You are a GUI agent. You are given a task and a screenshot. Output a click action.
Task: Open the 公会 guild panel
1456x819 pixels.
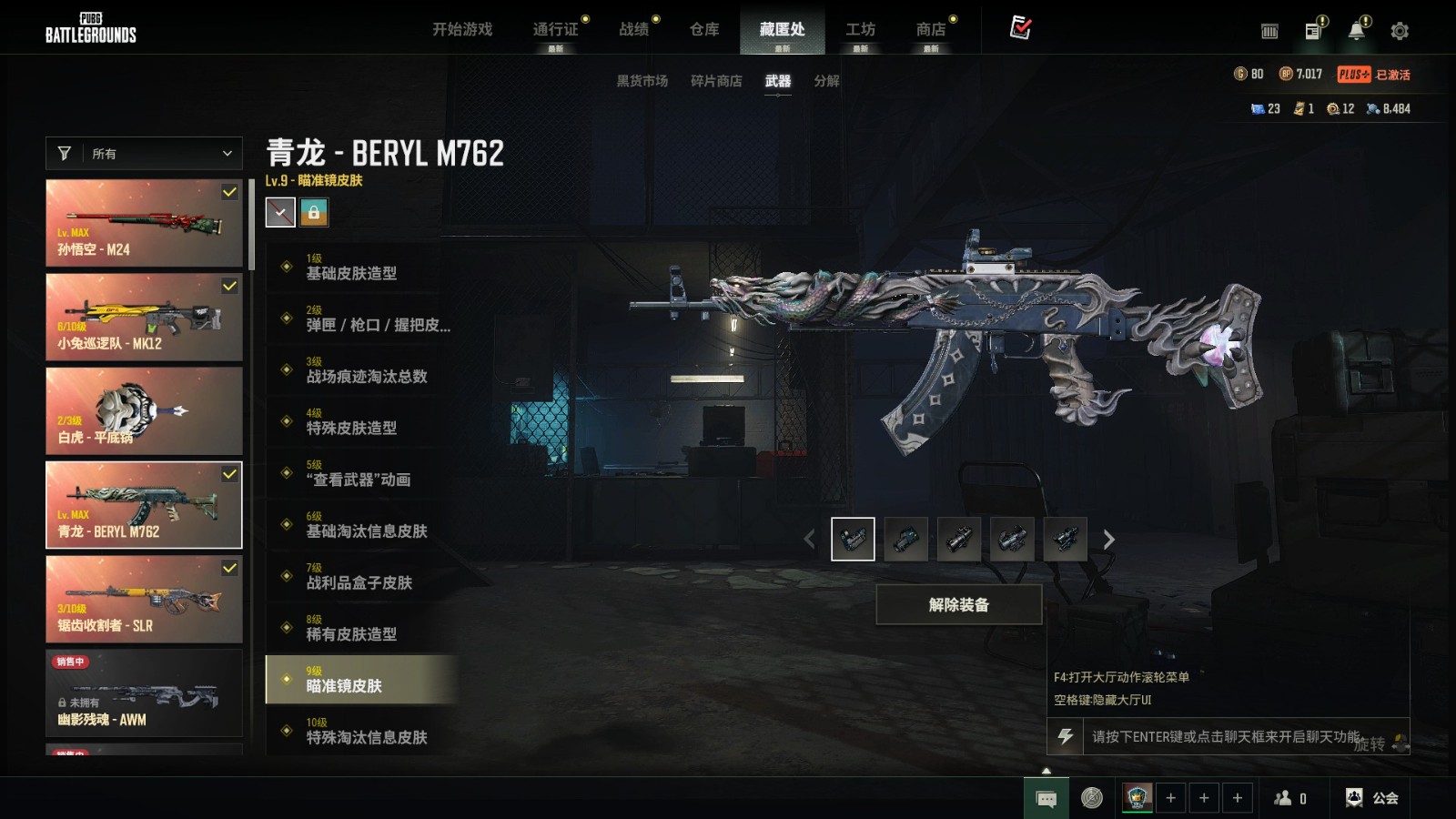[x=1372, y=798]
